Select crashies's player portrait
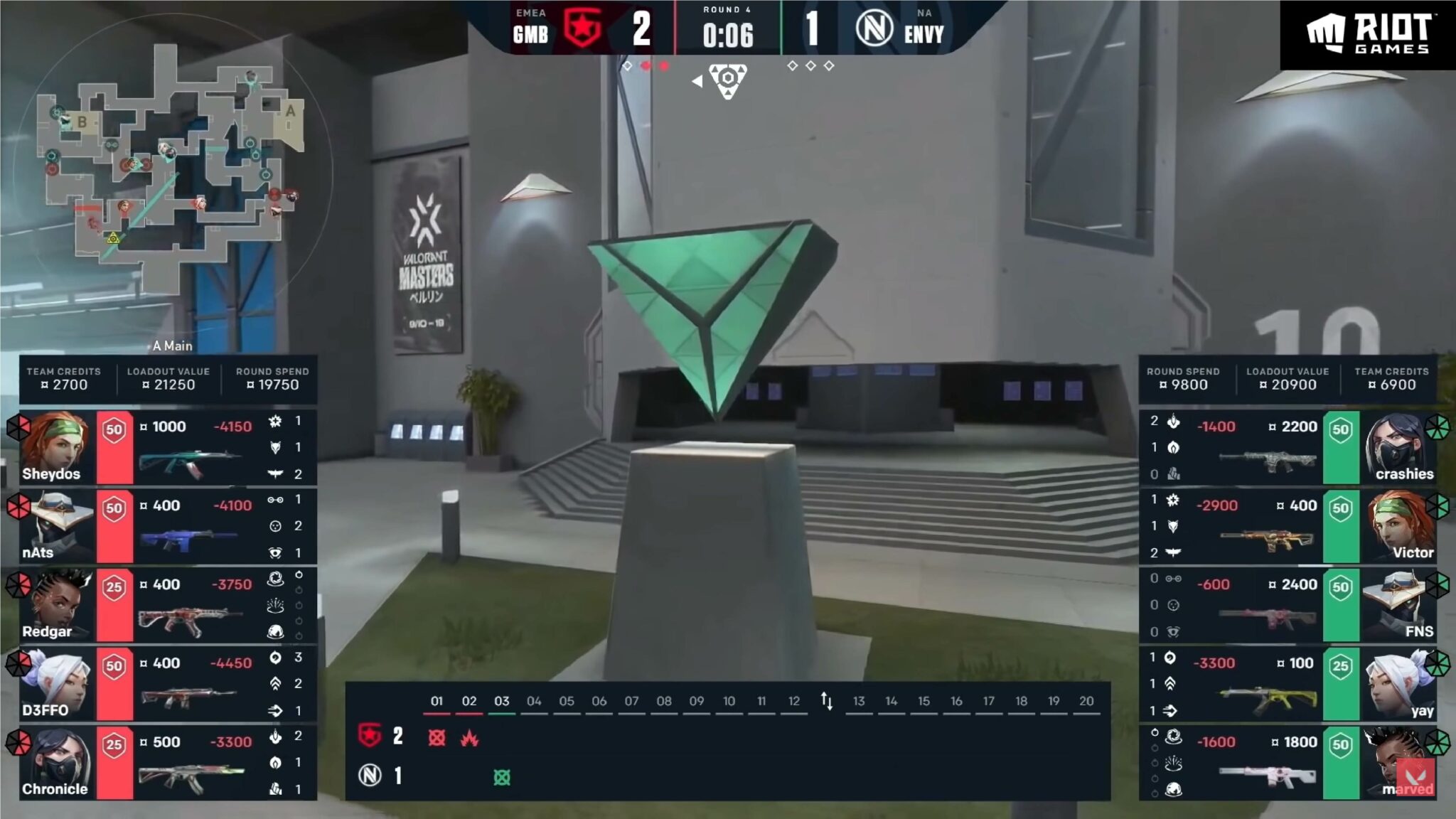This screenshot has width=1456, height=819. point(1396,448)
